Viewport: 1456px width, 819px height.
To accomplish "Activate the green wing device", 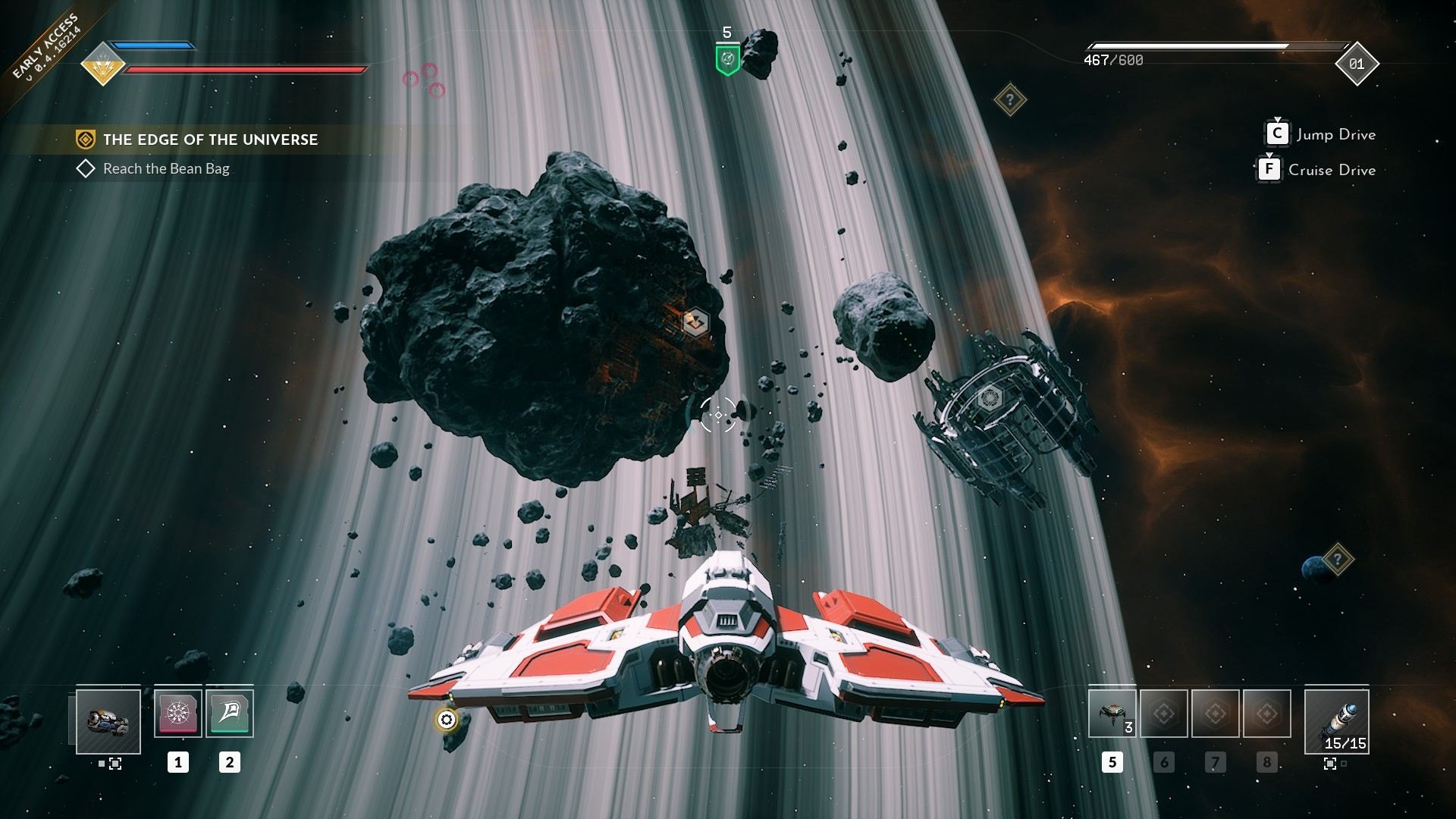I will click(x=230, y=713).
